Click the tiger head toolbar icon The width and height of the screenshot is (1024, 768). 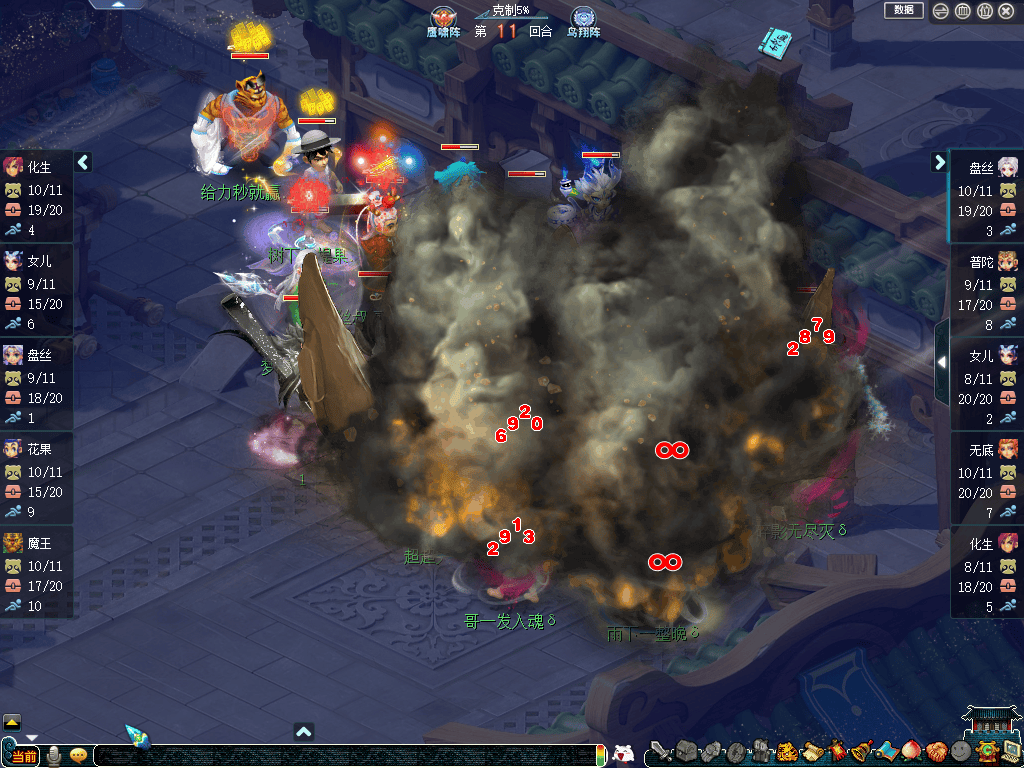coord(786,751)
